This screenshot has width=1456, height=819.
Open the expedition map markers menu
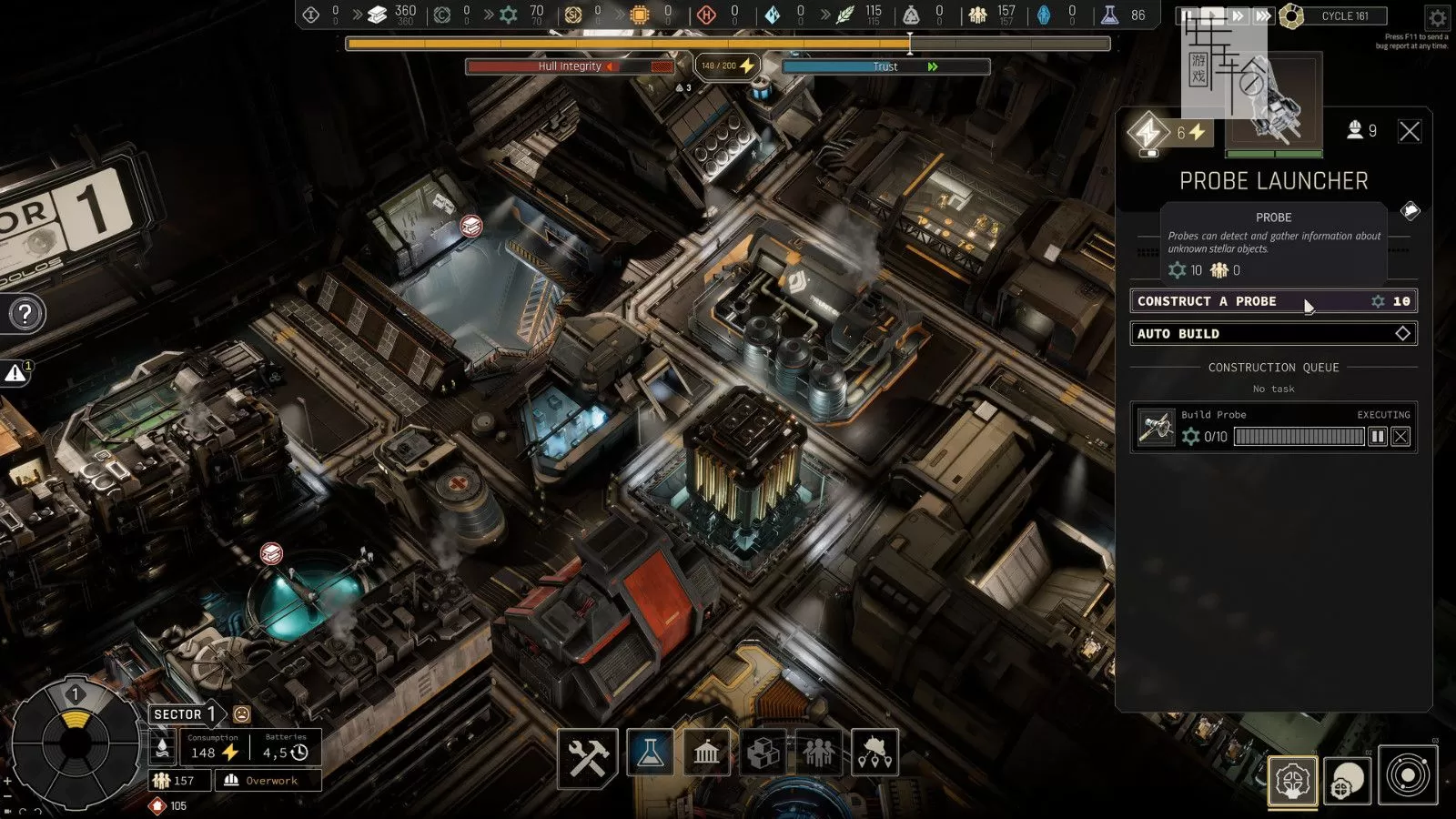875,753
